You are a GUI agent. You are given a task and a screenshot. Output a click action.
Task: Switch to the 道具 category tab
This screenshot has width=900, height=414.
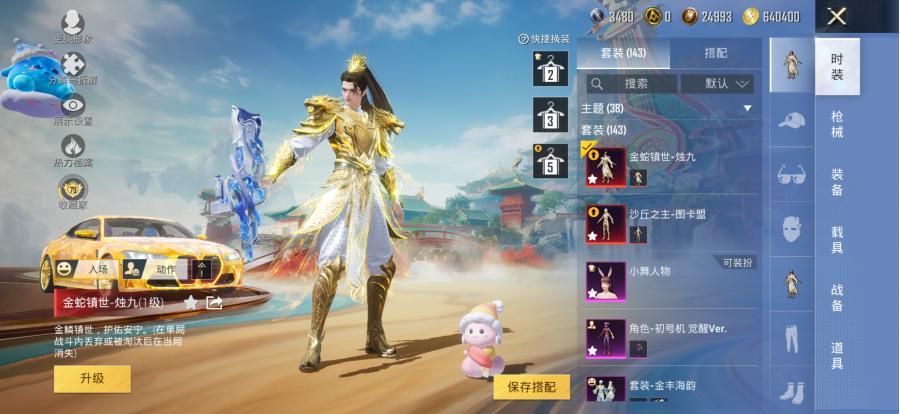[837, 353]
